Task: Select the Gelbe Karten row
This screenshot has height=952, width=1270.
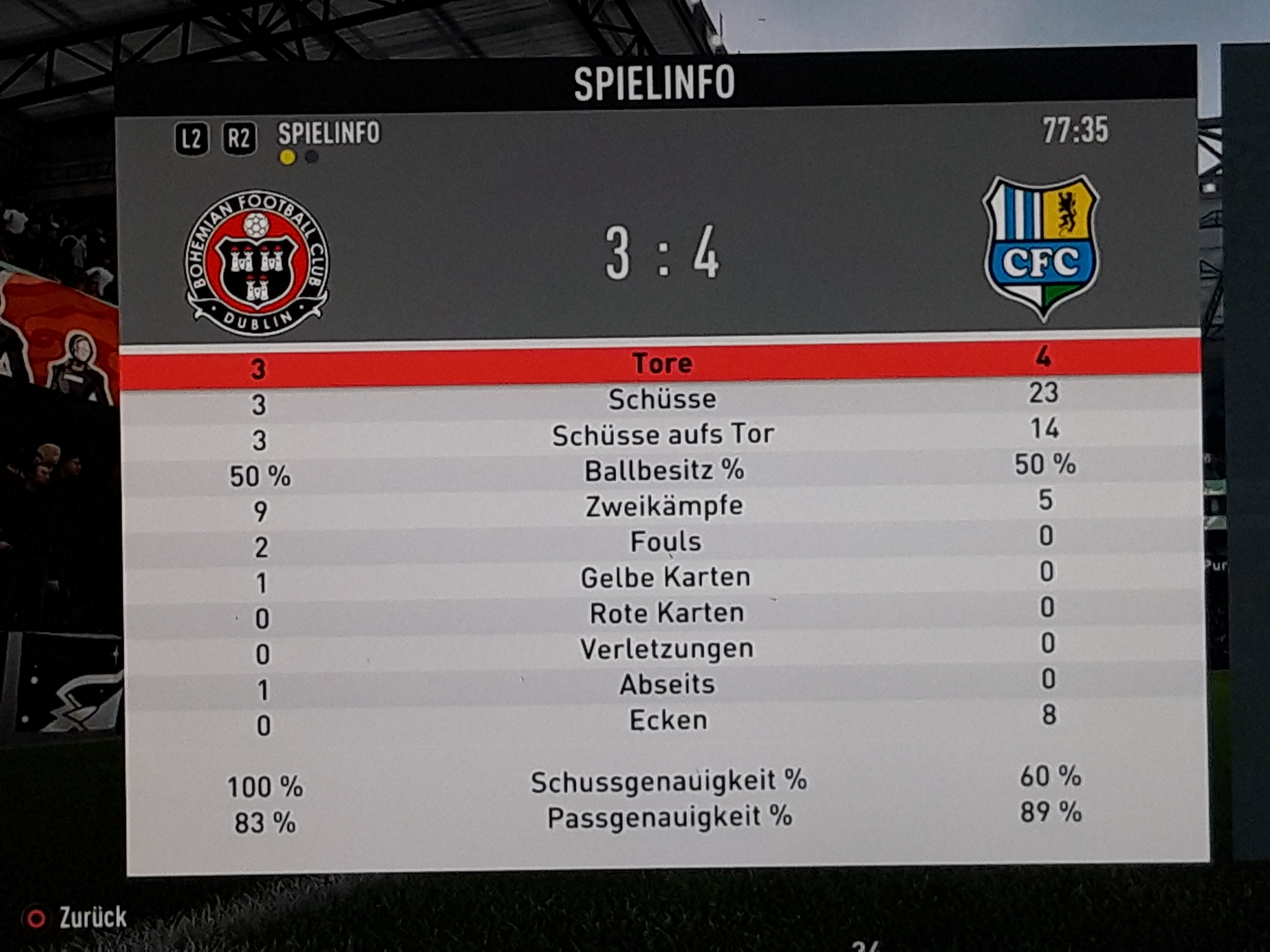Action: tap(665, 577)
